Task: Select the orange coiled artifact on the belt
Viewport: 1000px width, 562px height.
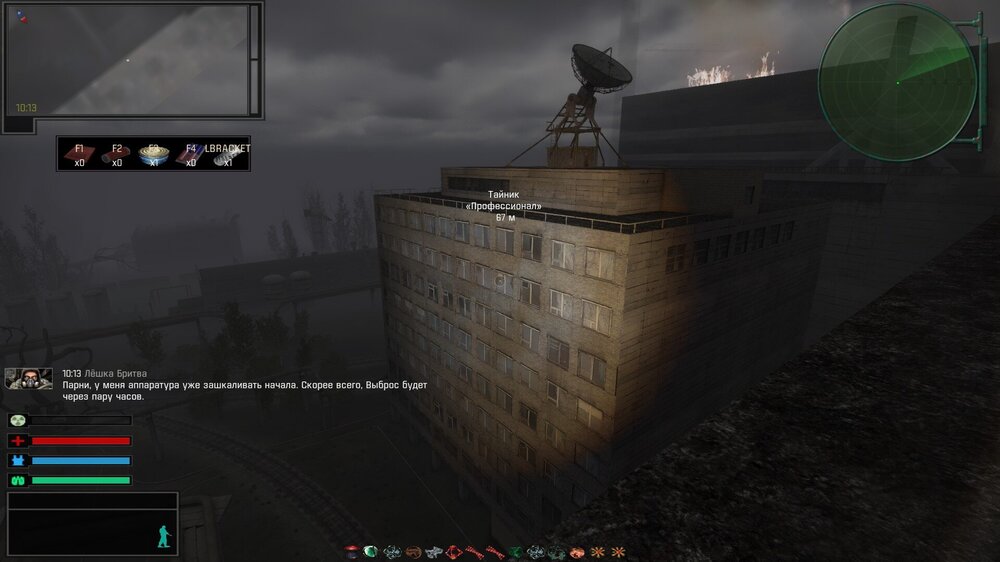Action: 412,551
